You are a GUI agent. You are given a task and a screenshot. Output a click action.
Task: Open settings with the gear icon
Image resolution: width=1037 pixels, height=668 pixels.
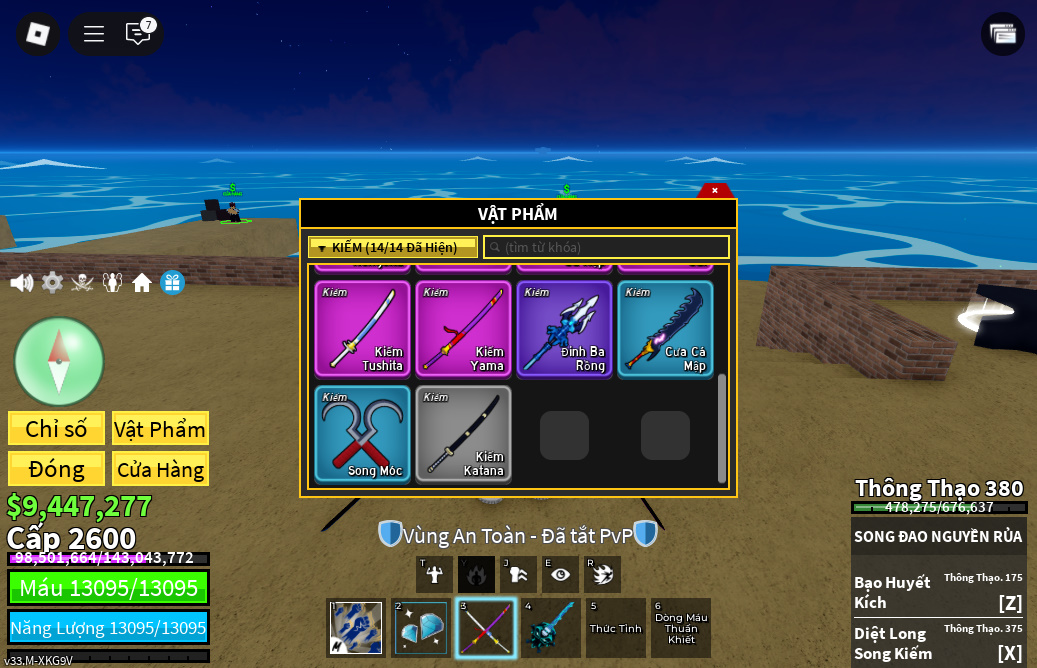point(52,283)
